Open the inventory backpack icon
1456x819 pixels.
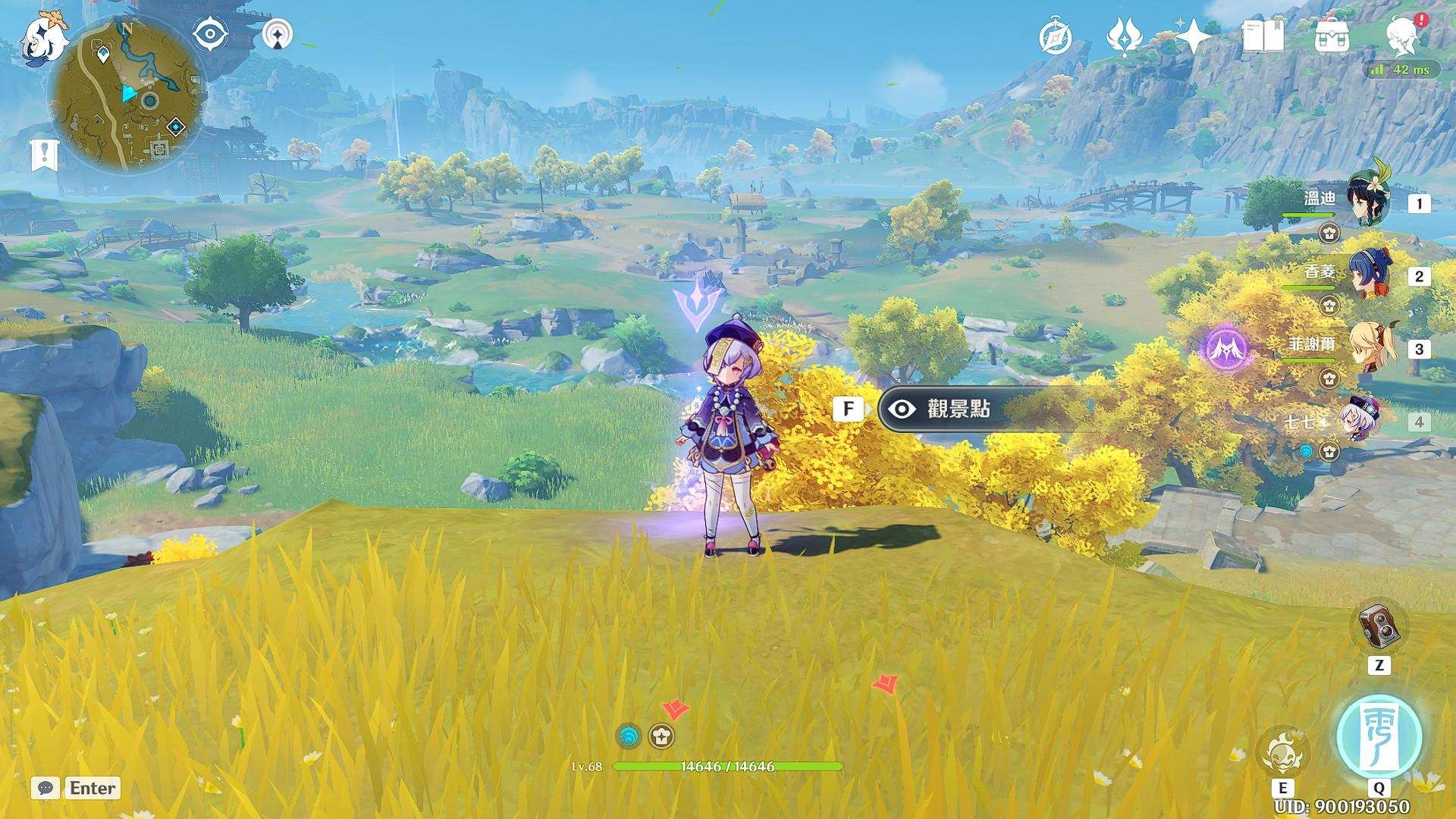(1332, 36)
